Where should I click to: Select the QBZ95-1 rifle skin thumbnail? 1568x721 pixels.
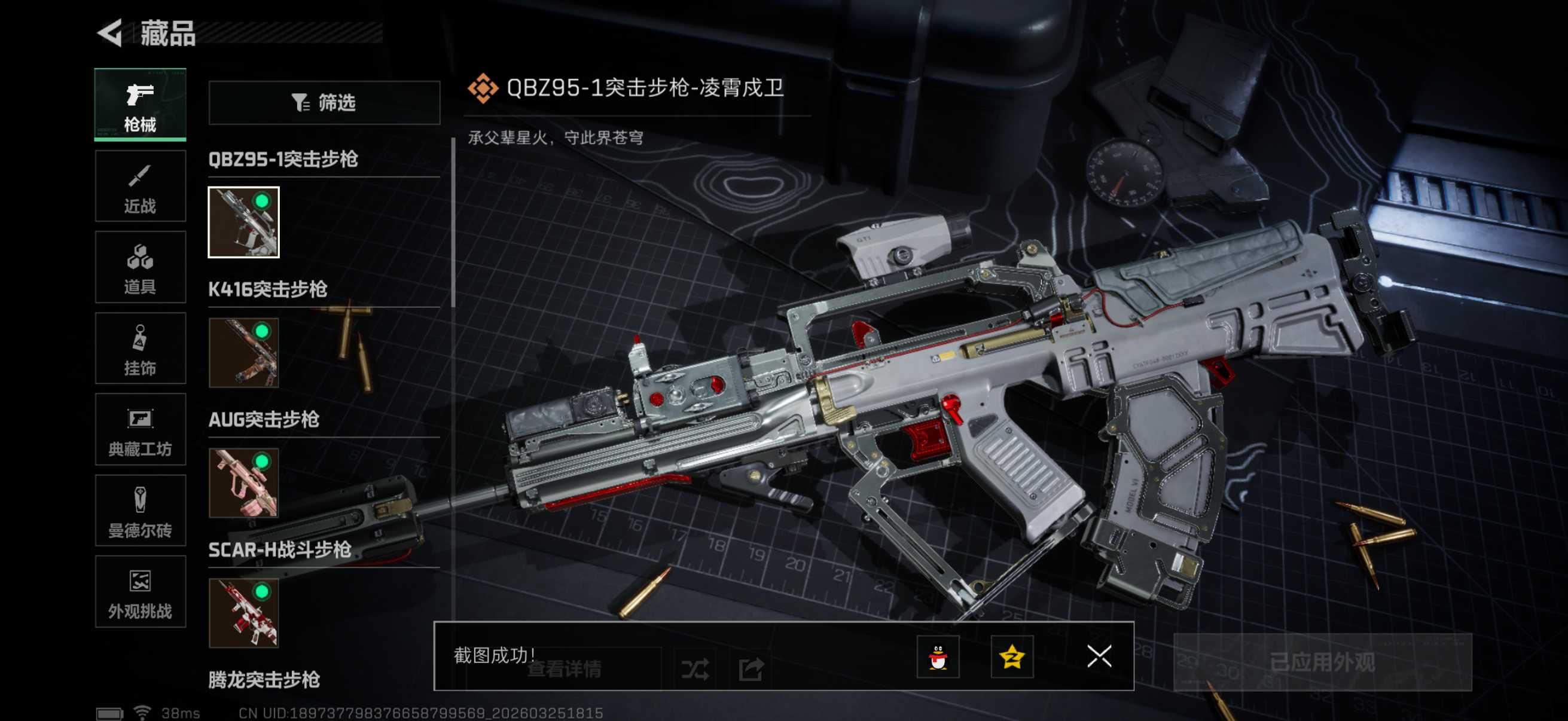(x=243, y=222)
